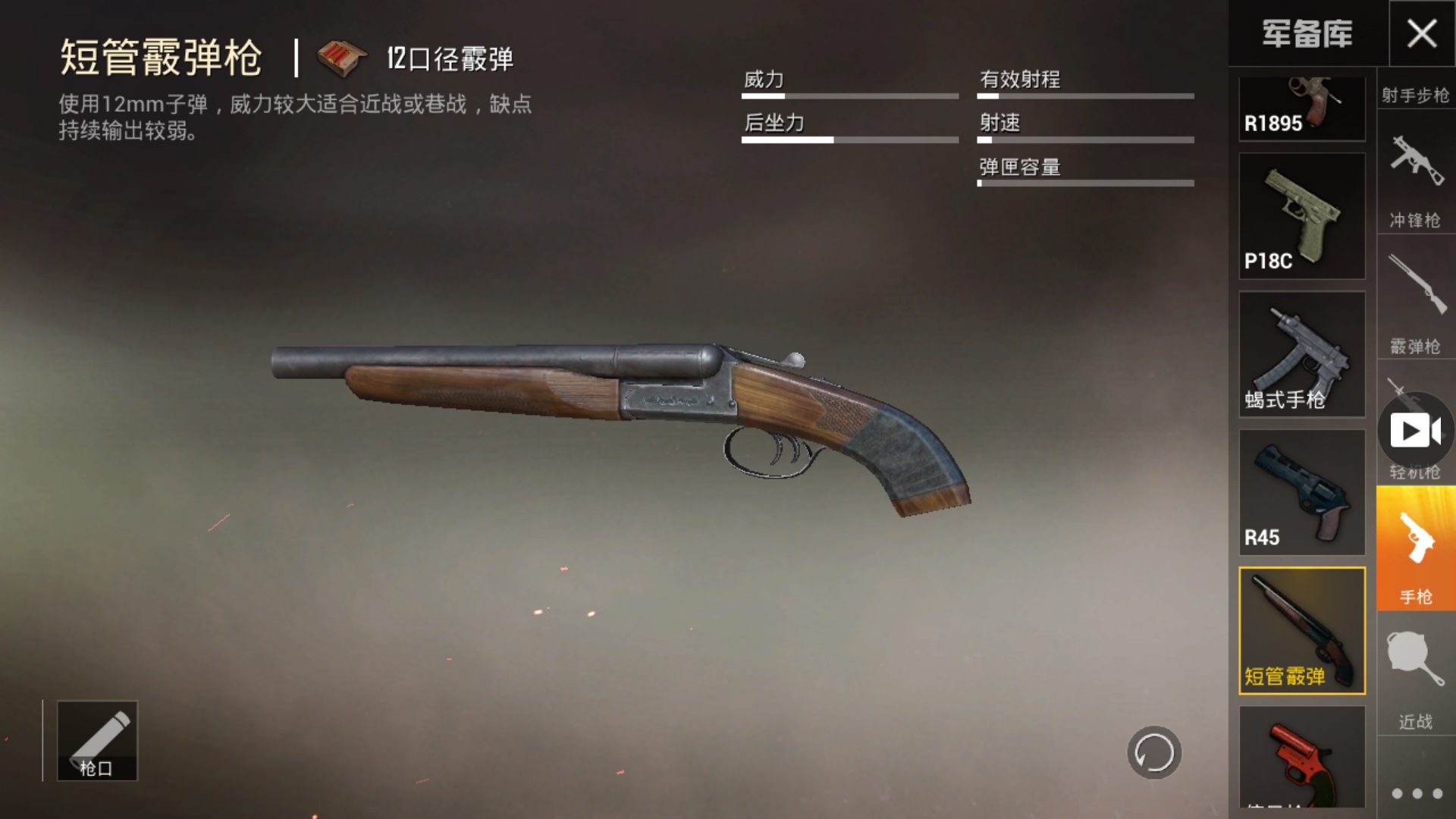Screen dimensions: 1456x819
Task: Open the 近战 melee category
Action: [1415, 679]
